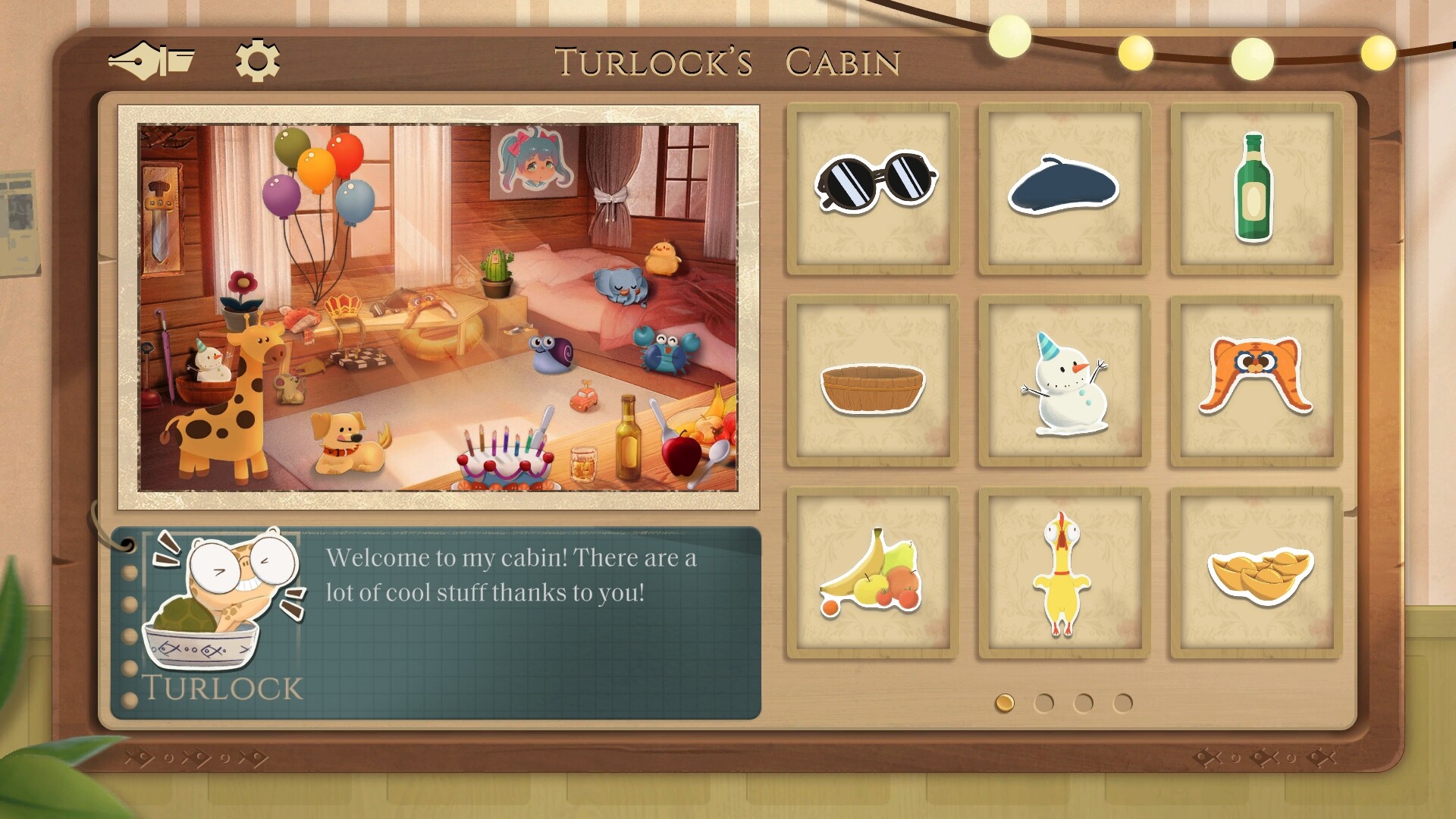Click the cabin scene preview picture
Image resolution: width=1456 pixels, height=819 pixels.
tap(438, 307)
